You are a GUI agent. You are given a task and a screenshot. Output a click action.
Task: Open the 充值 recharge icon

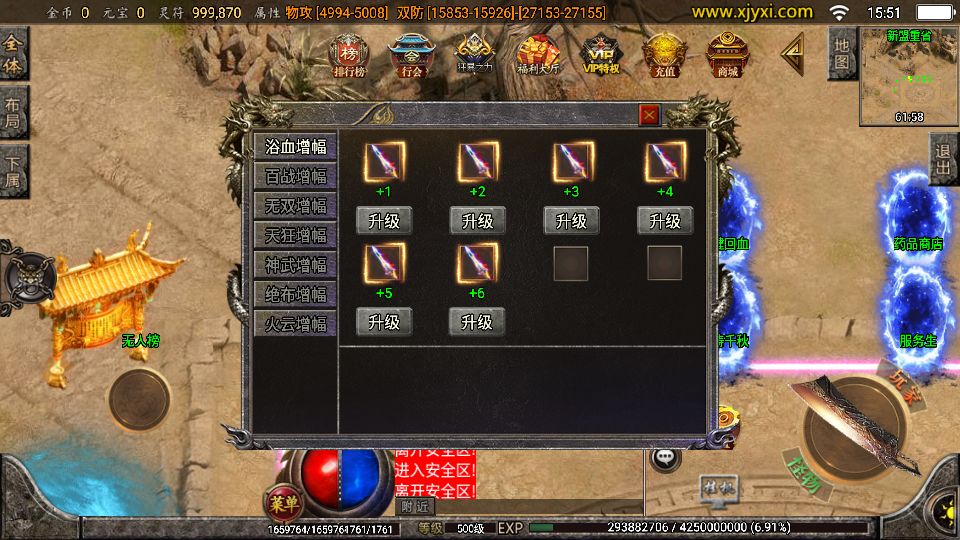coord(663,55)
